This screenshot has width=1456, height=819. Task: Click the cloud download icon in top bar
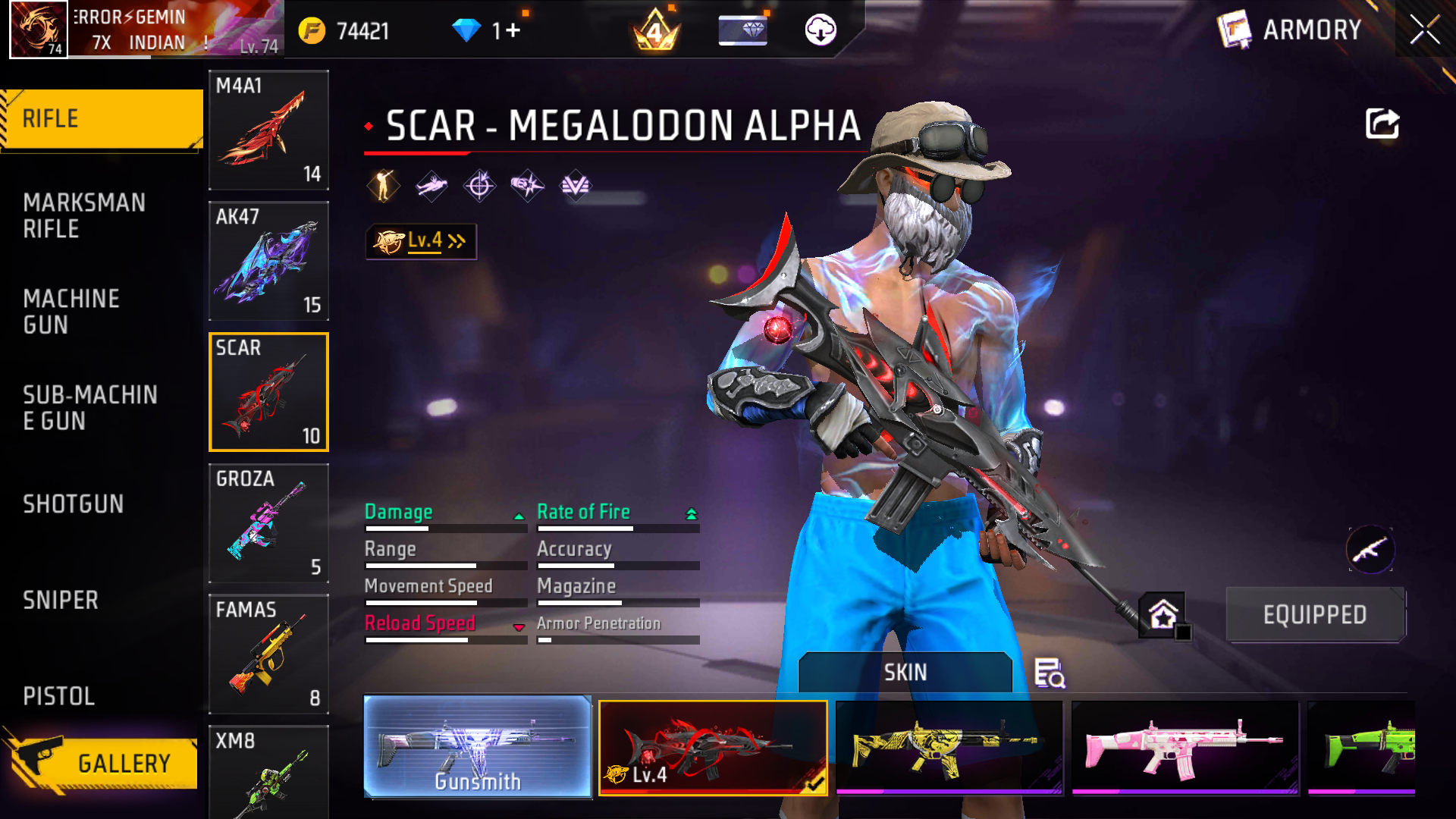coord(821,30)
